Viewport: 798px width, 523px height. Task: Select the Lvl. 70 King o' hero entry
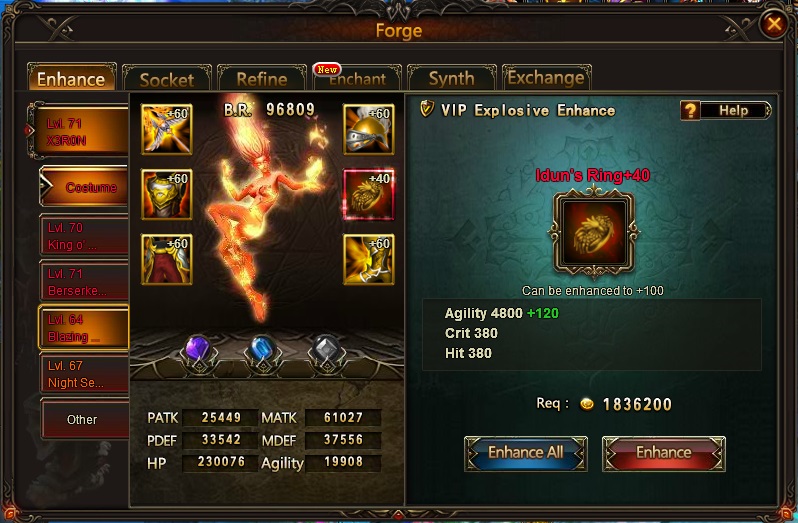point(84,236)
